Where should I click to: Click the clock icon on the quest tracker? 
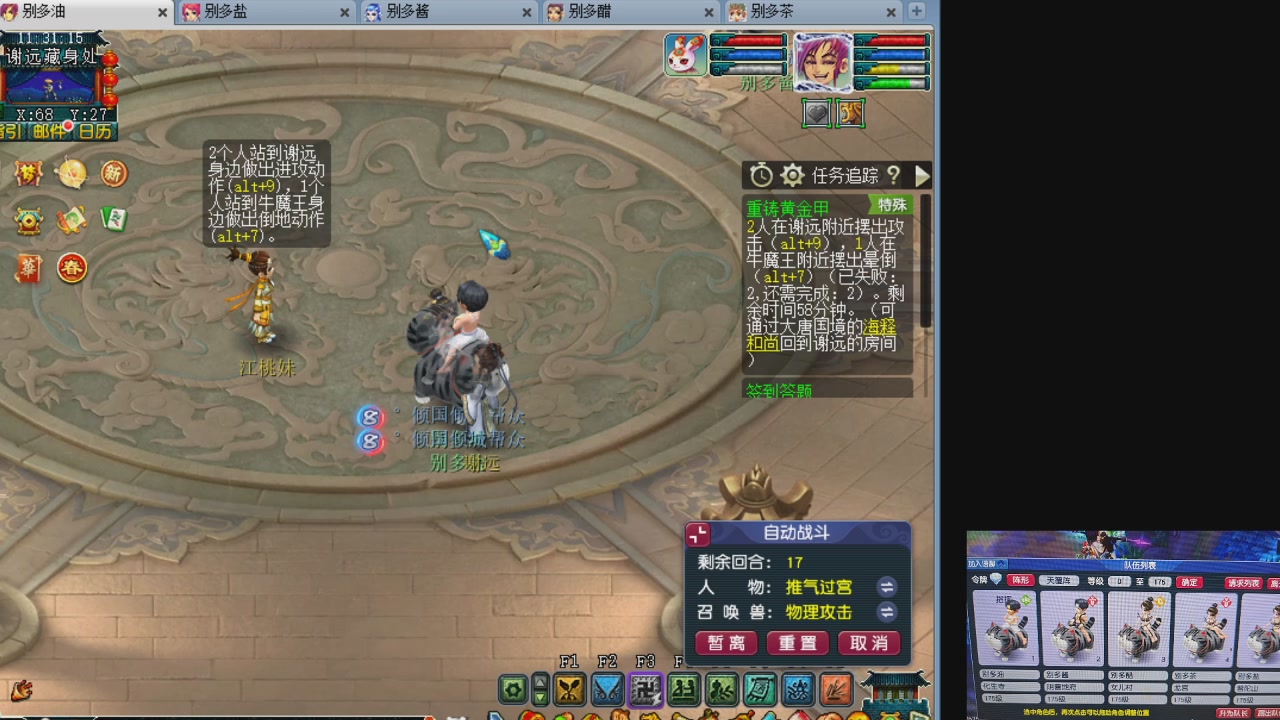point(760,175)
